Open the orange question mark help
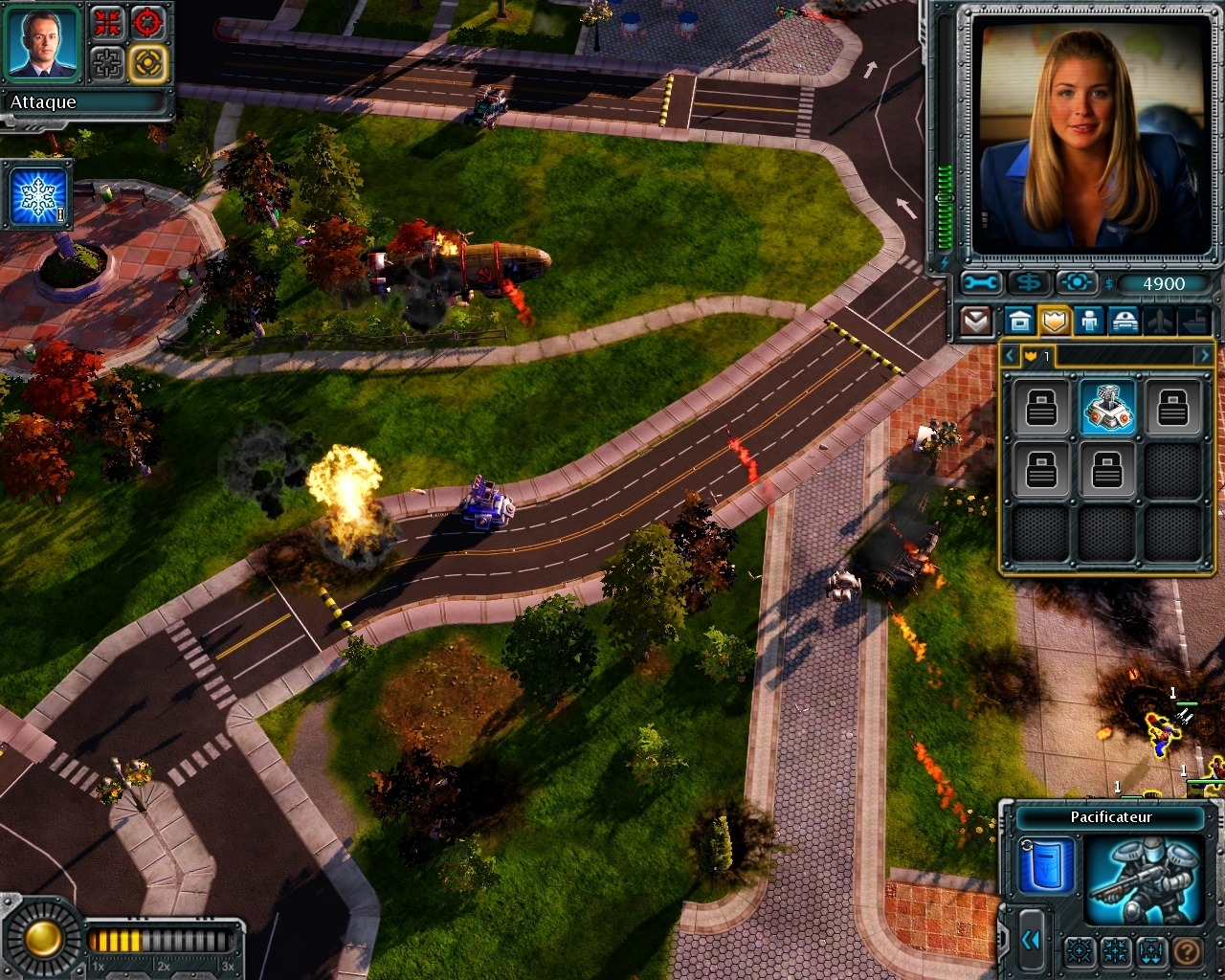The width and height of the screenshot is (1225, 980). (1187, 951)
